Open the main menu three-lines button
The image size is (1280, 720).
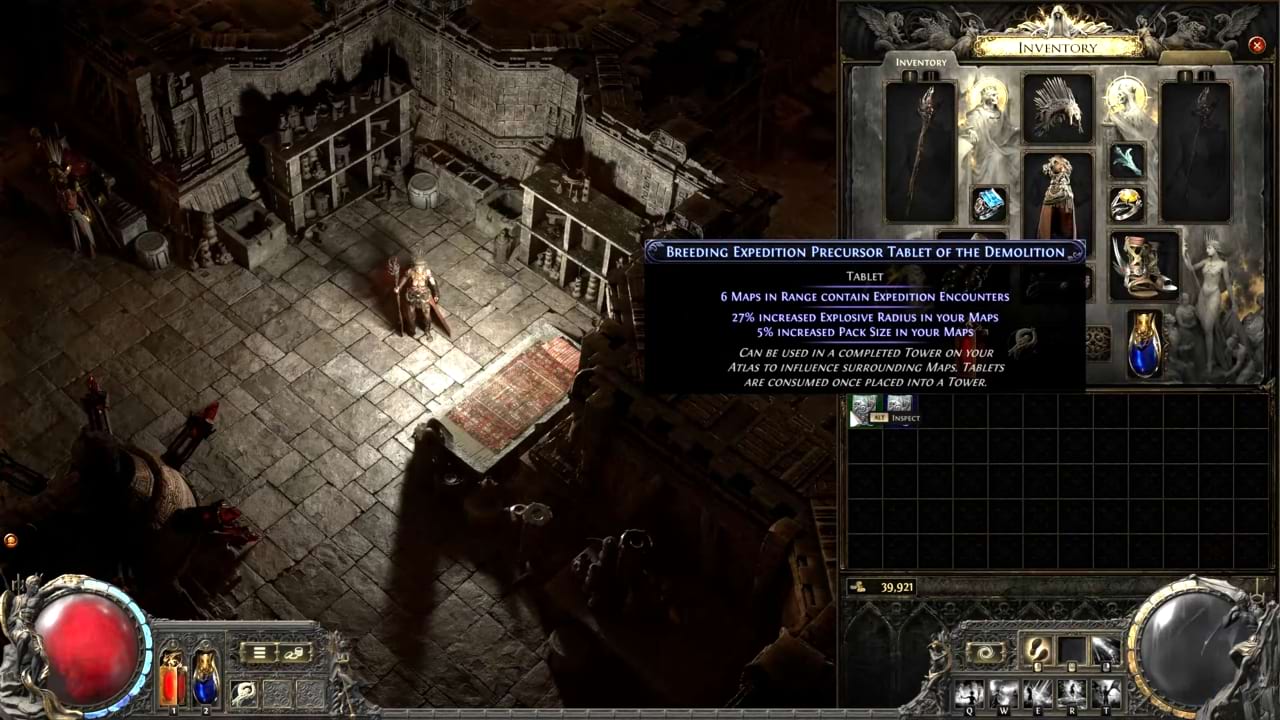259,653
